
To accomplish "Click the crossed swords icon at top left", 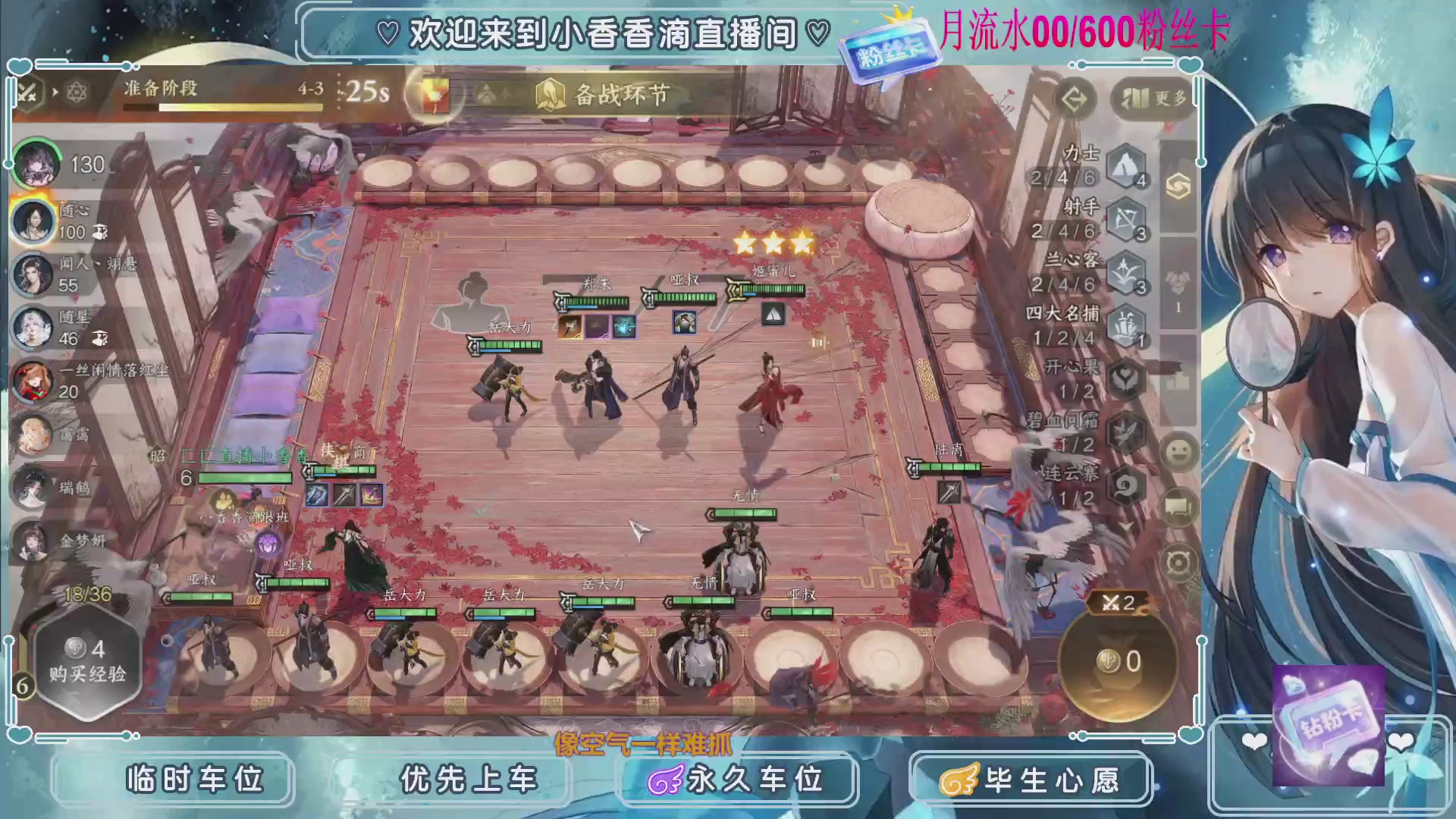I will (27, 93).
